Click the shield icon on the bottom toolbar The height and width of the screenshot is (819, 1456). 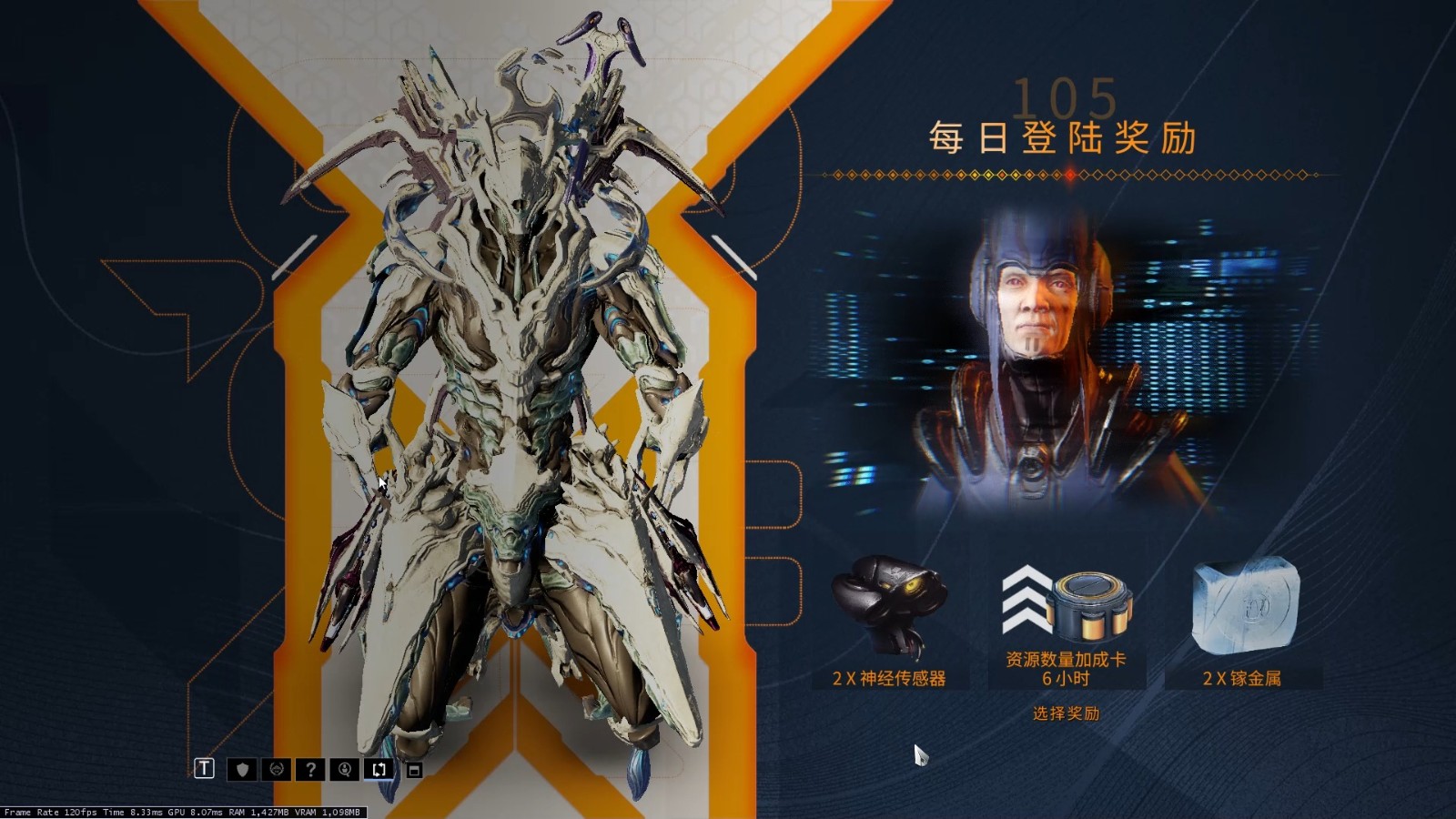pos(240,769)
